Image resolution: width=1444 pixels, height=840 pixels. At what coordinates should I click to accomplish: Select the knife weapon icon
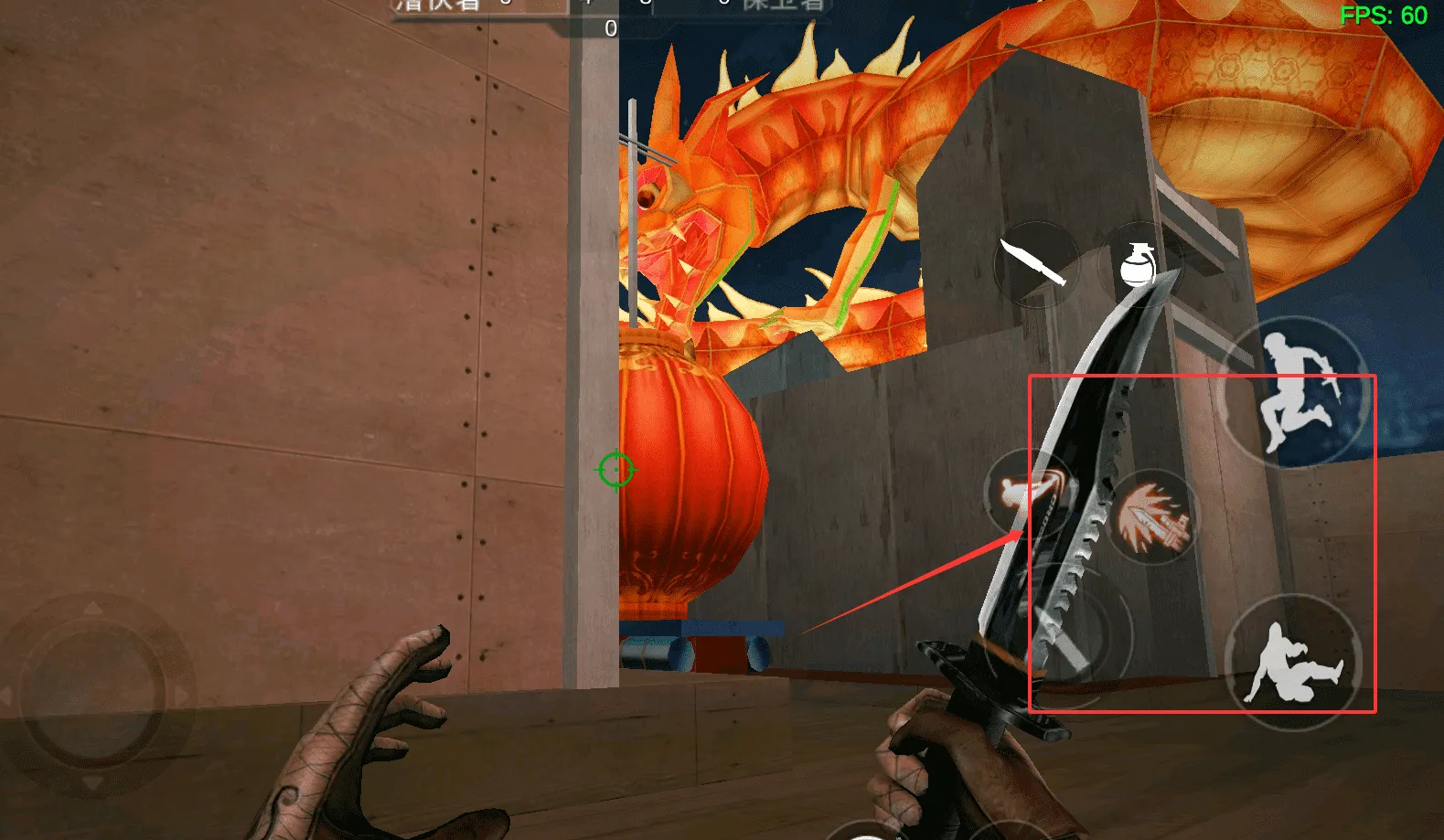(1035, 264)
